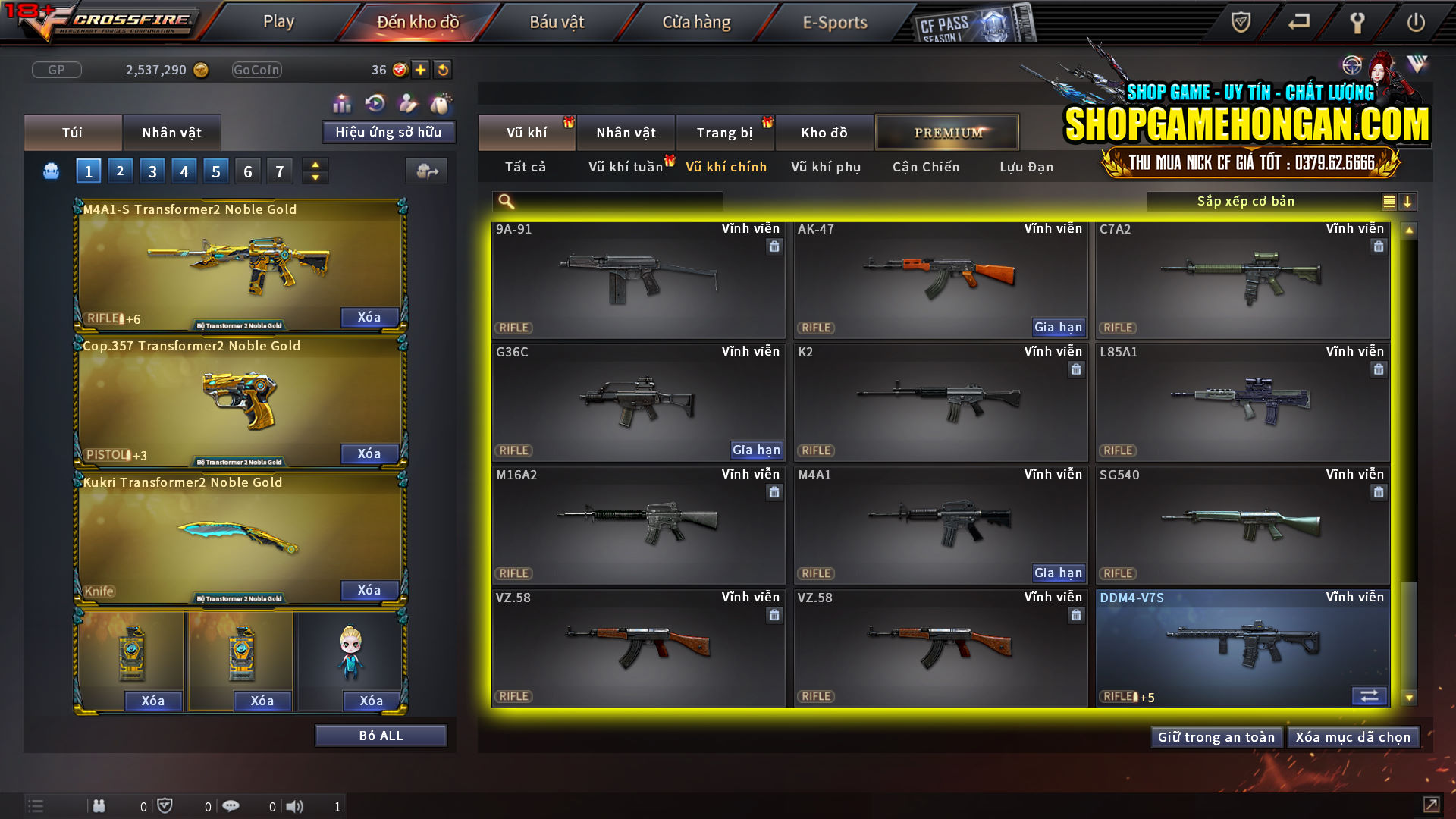Mark the K2 rifle for deletion
Viewport: 1456px width, 819px height.
tap(1076, 369)
